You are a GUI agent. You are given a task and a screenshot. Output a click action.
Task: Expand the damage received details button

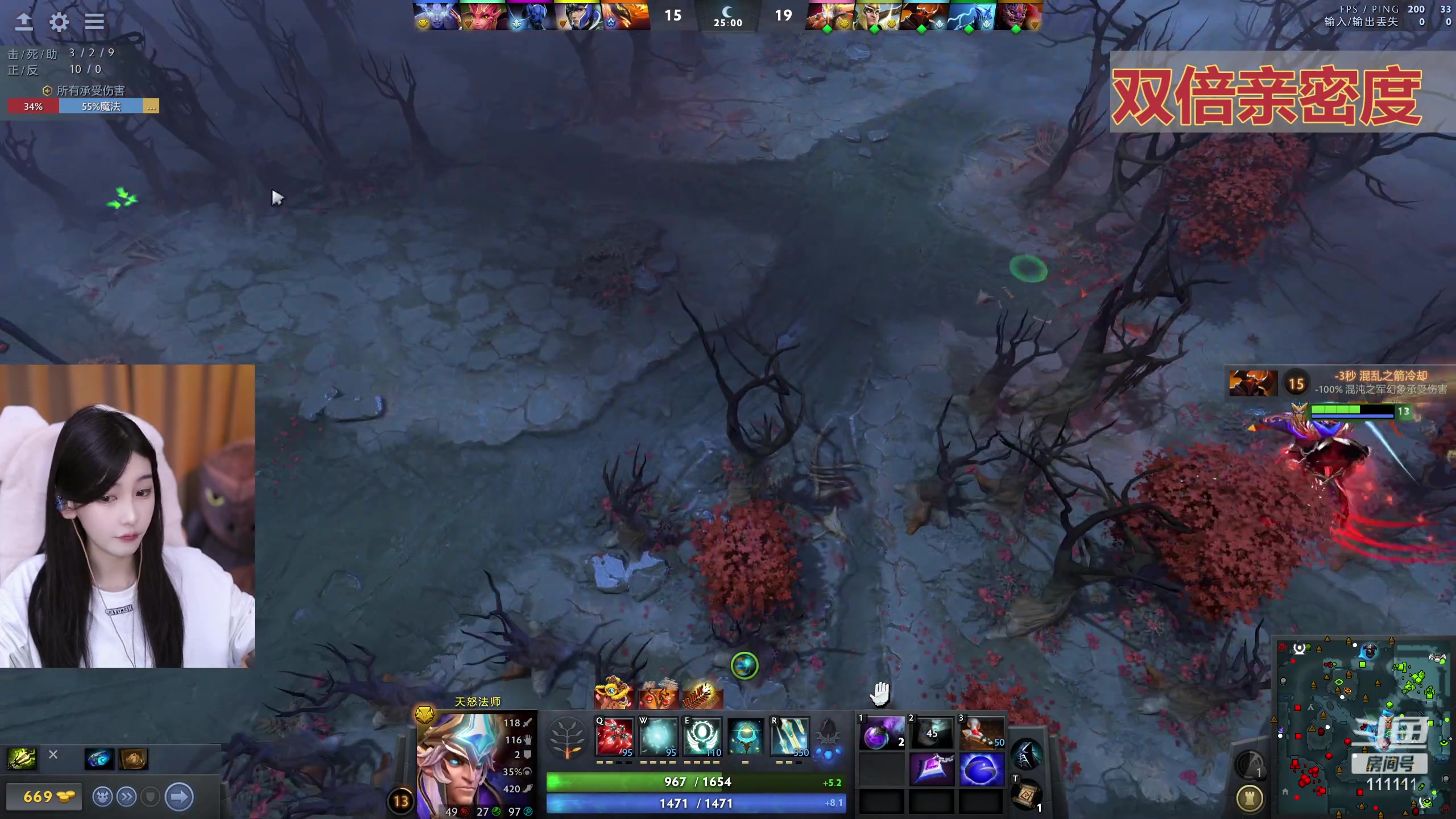(x=151, y=106)
